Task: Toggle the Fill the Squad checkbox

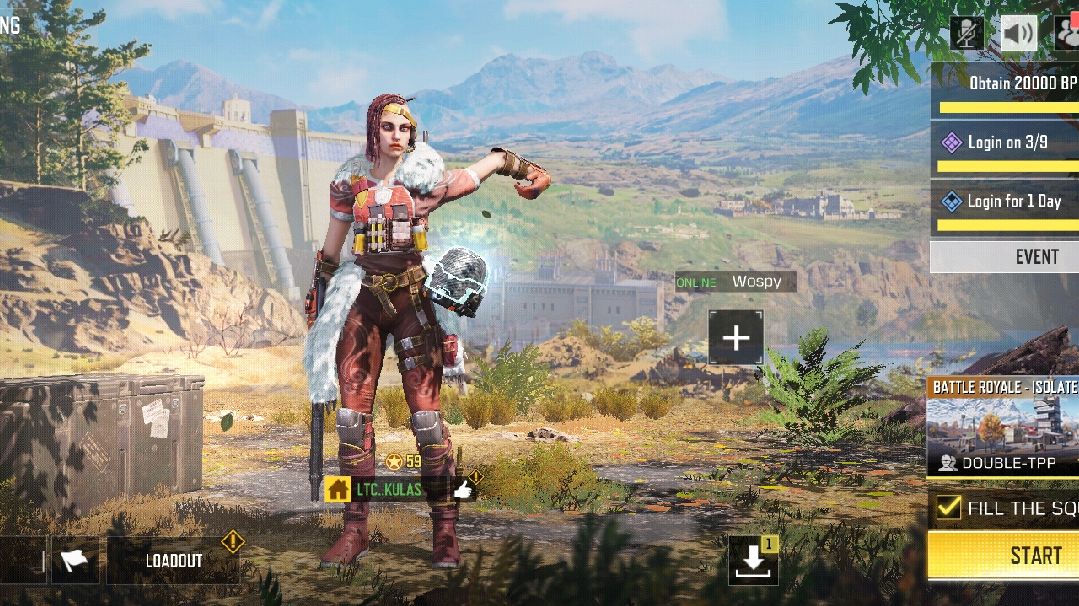Action: (x=949, y=508)
